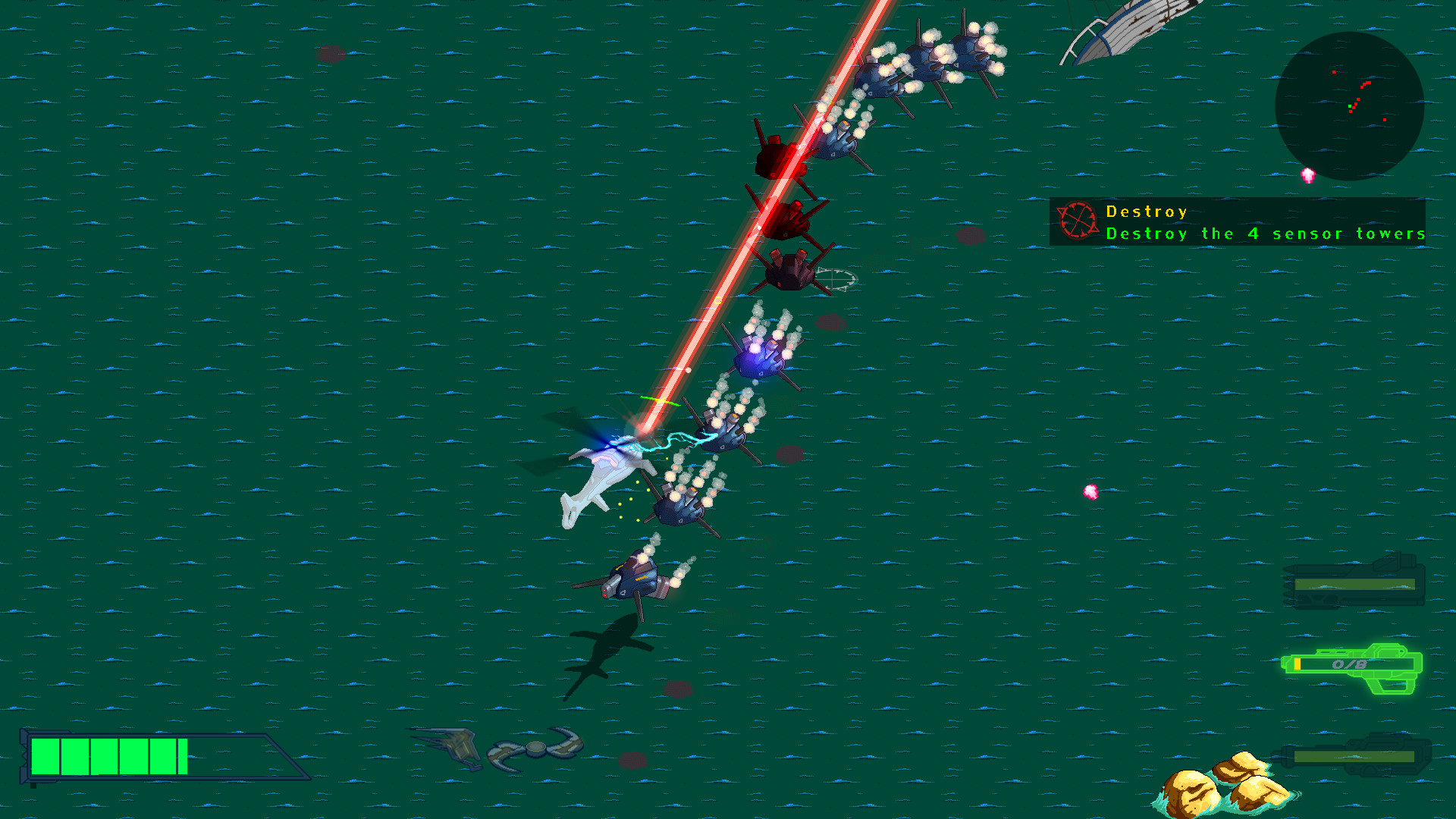The image size is (1456, 819).
Task: Click the pink projectile on the right
Action: tap(1090, 493)
